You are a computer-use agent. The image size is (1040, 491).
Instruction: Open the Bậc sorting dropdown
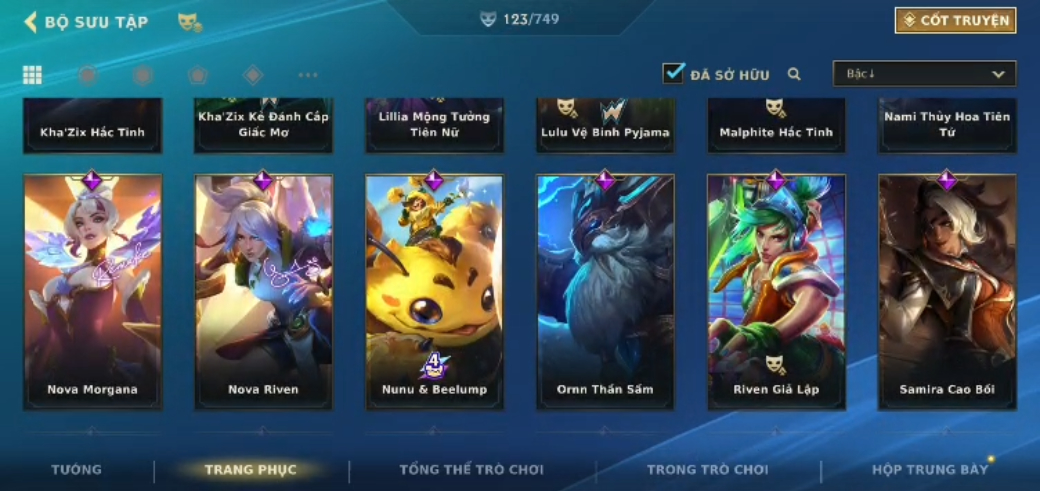(x=924, y=74)
